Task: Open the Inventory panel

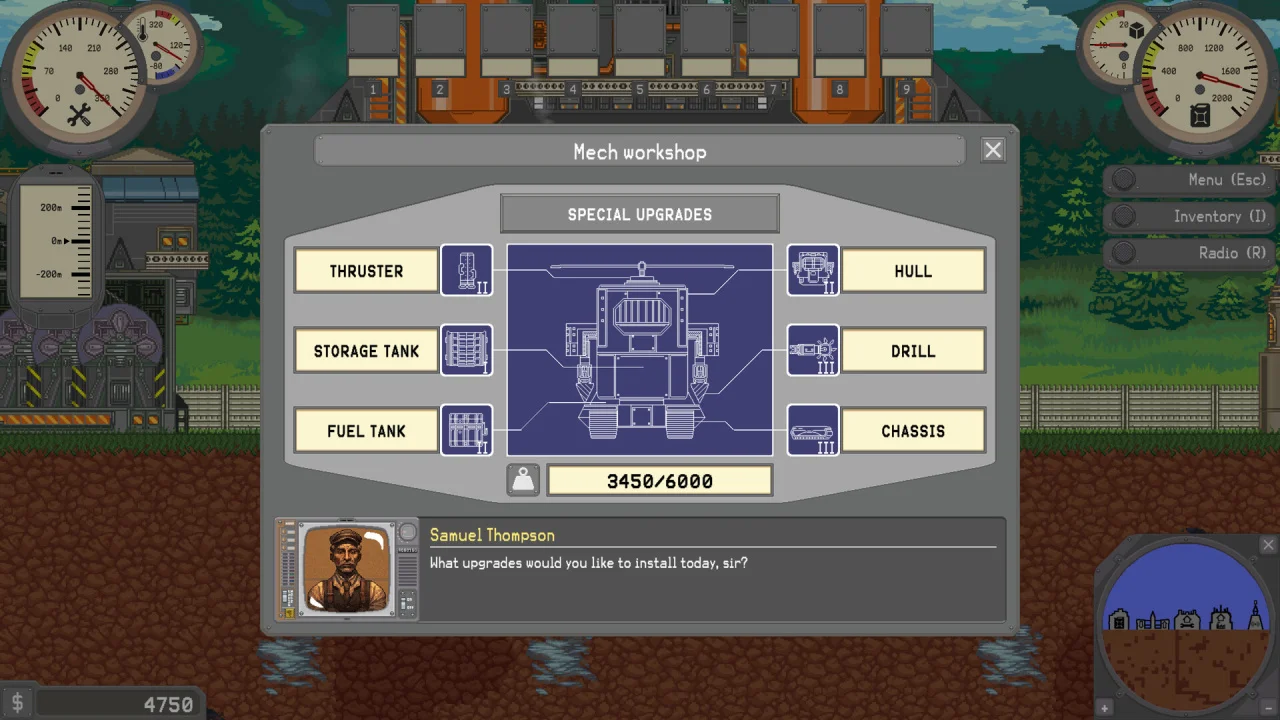Action: [1190, 216]
